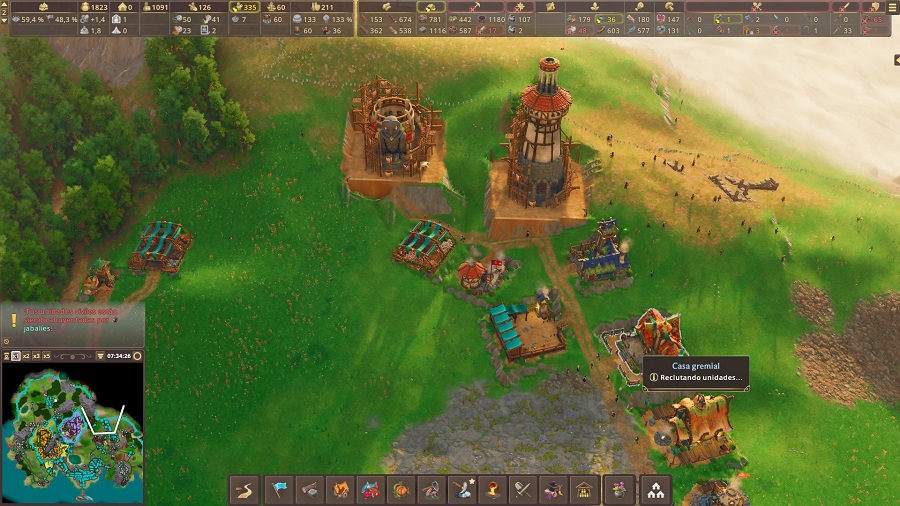This screenshot has width=900, height=506.
Task: Open the crossed swords military category
Action: [x=522, y=490]
